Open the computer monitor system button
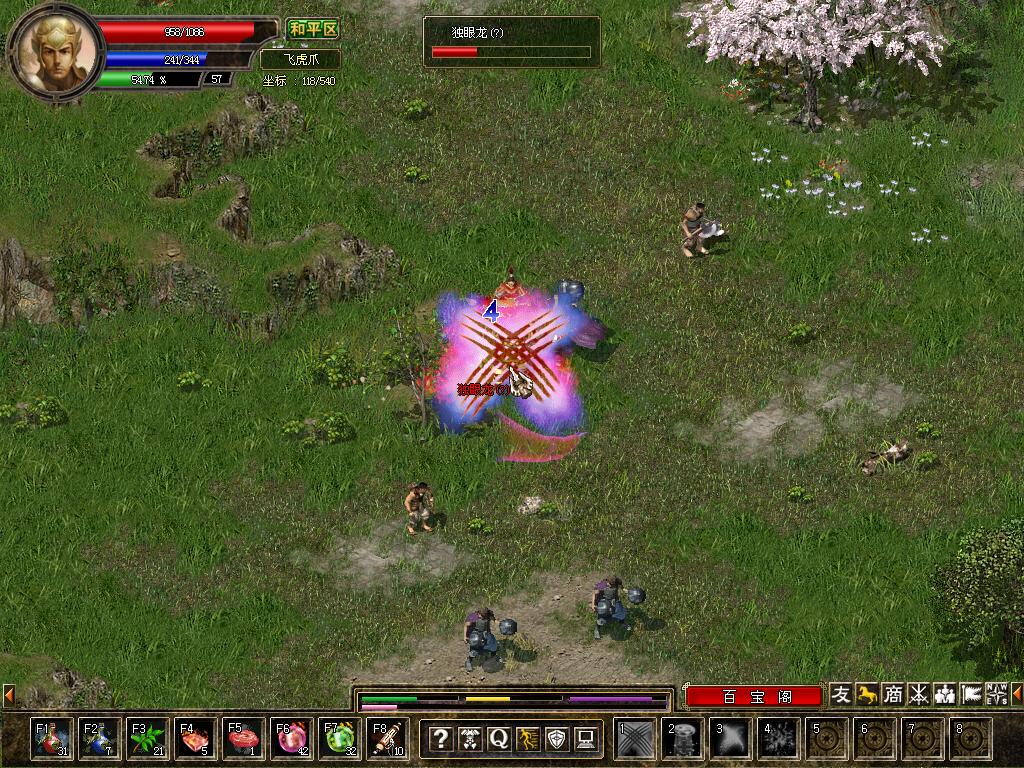1024x768 pixels. 586,739
